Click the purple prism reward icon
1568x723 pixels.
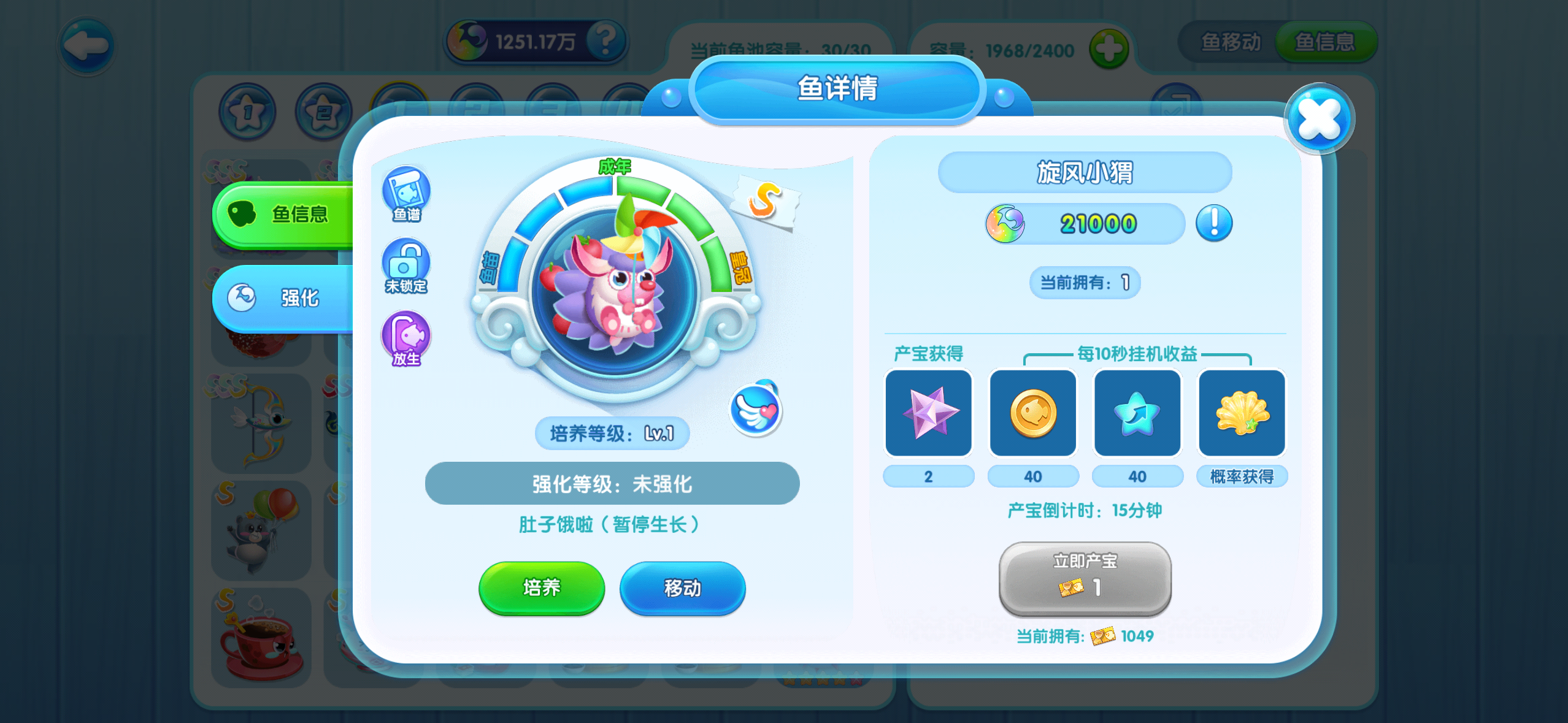coord(929,413)
